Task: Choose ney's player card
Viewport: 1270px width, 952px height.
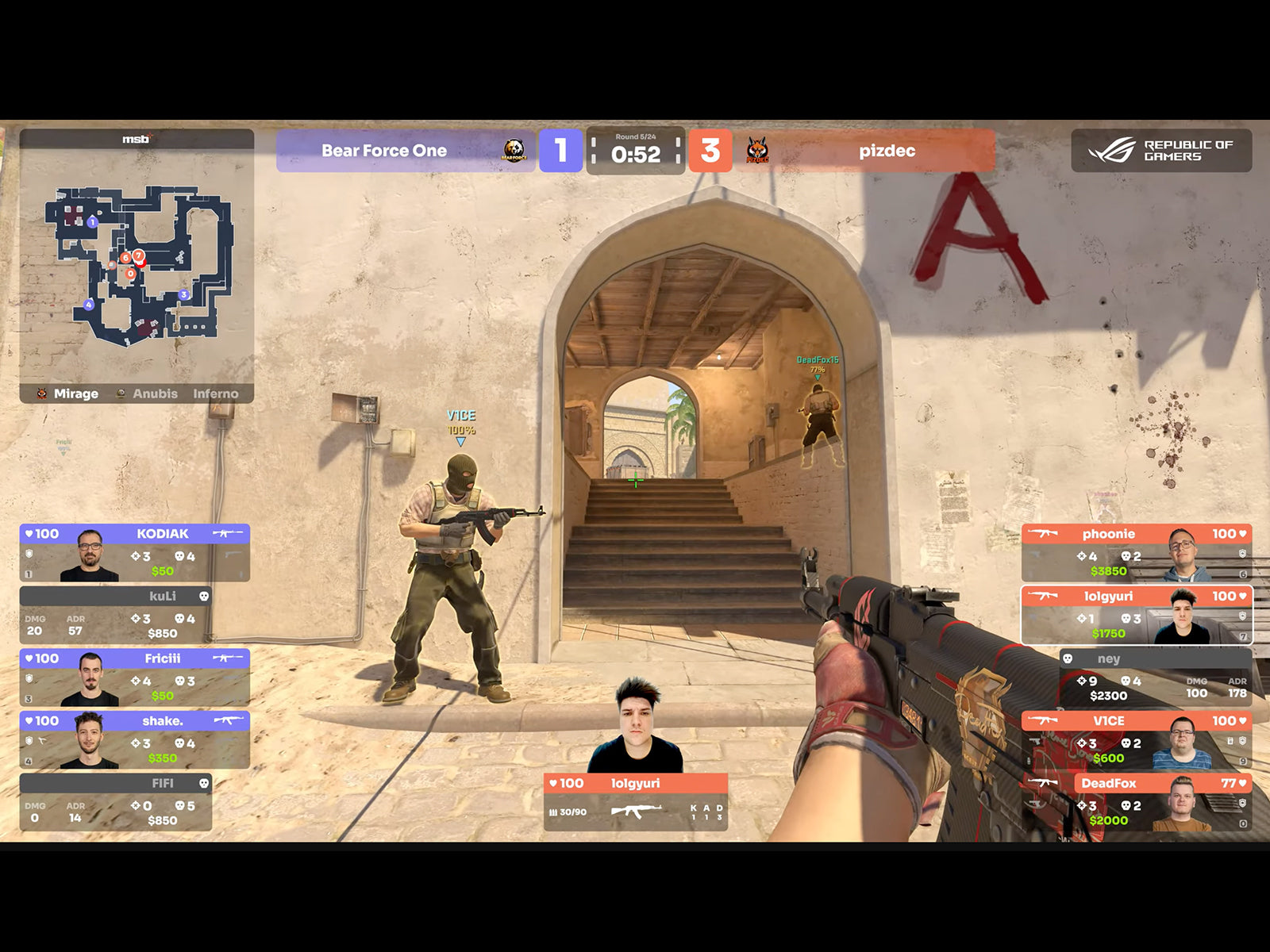Action: [1156, 678]
